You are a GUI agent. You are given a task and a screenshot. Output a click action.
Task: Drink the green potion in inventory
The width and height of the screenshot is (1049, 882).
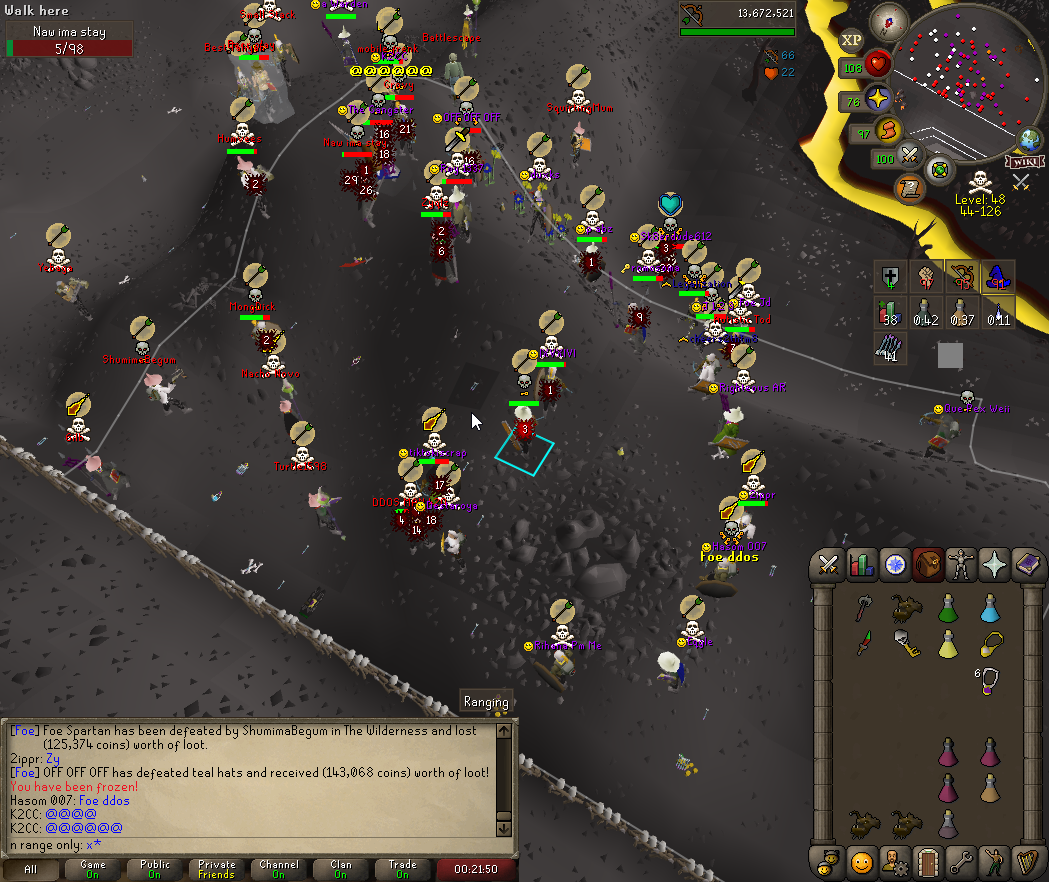pos(948,607)
